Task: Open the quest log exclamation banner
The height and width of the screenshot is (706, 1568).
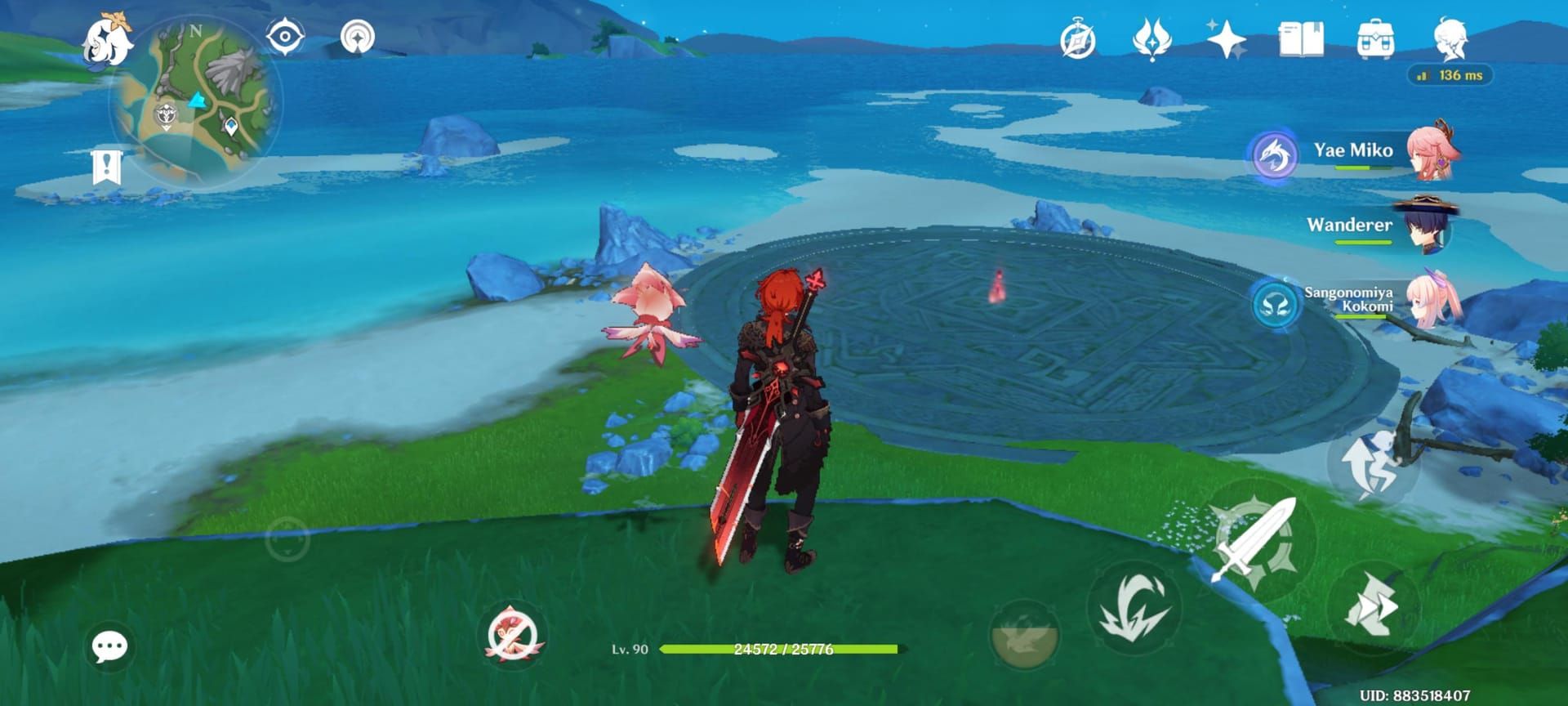Action: coord(106,168)
